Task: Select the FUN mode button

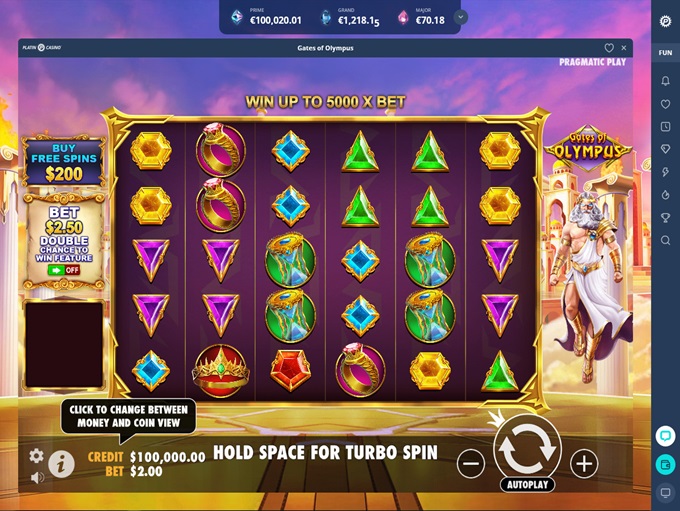Action: tap(665, 53)
